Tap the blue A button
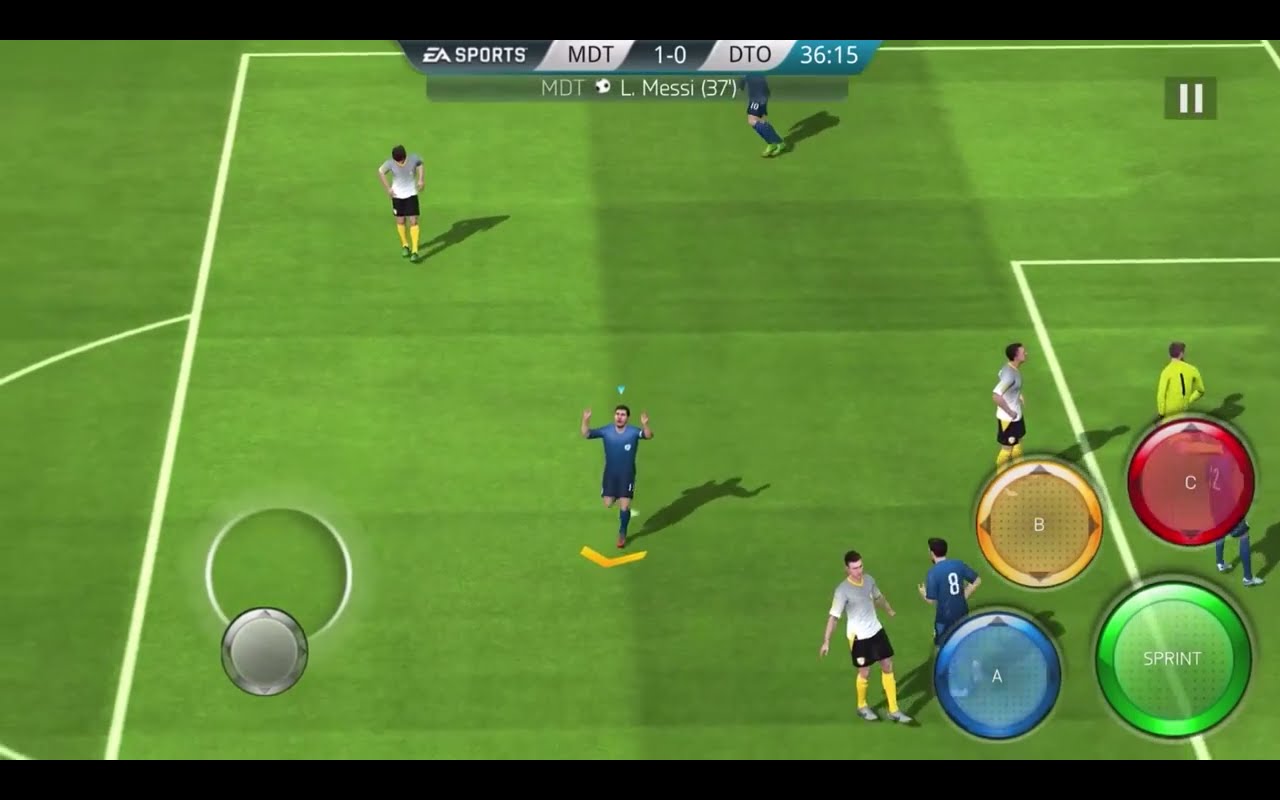Screen dimensions: 1280x800 coord(997,676)
